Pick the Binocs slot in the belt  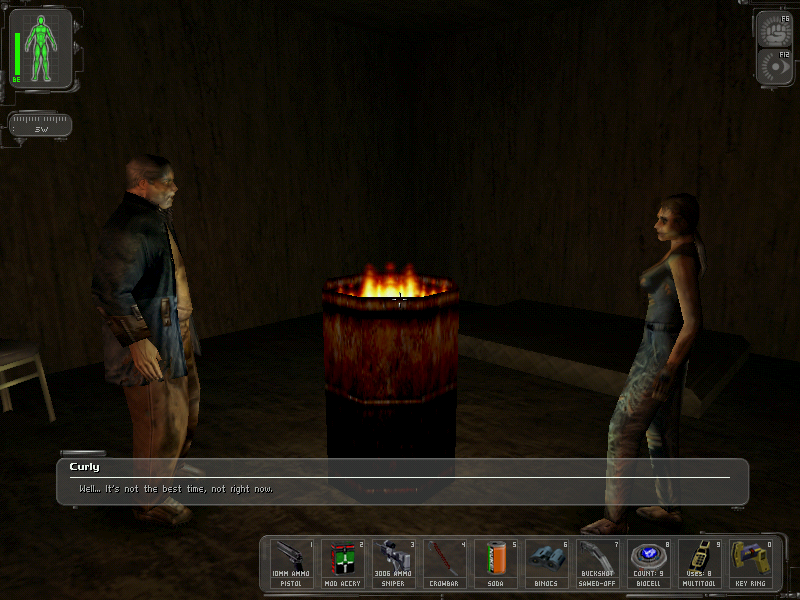click(x=547, y=563)
